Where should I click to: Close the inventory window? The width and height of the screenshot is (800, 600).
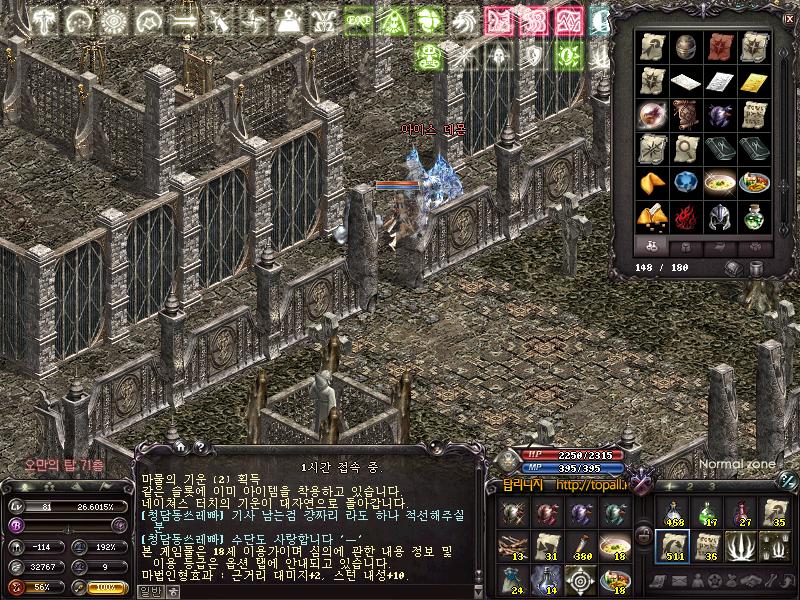pos(788,18)
